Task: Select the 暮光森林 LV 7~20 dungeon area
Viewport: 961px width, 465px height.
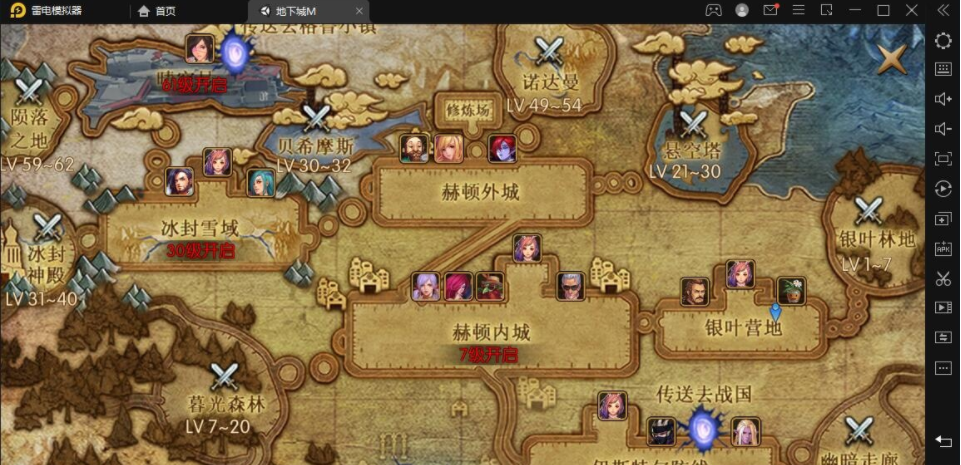Action: (x=225, y=379)
